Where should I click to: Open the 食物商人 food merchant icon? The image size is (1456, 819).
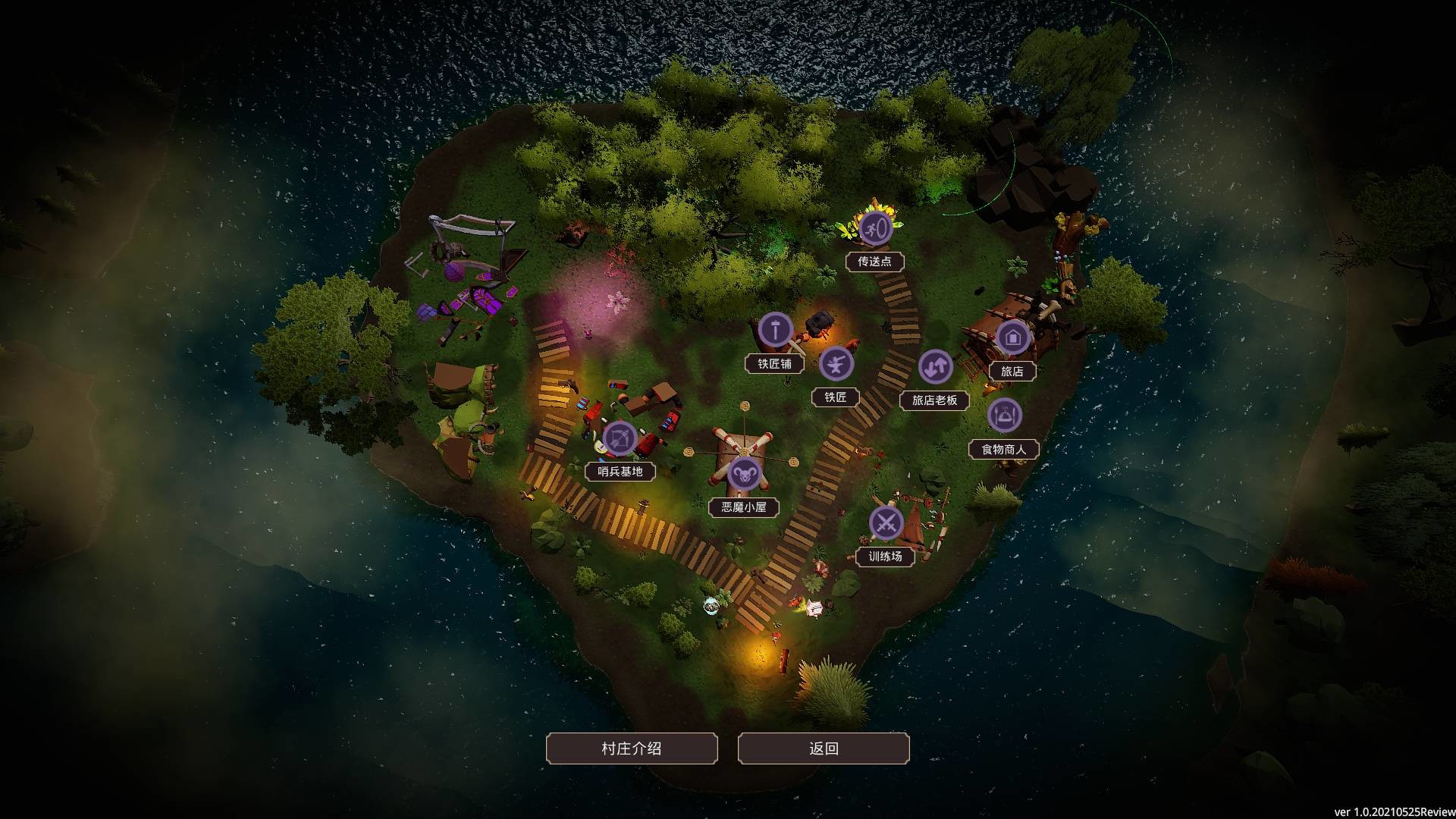coord(1006,416)
